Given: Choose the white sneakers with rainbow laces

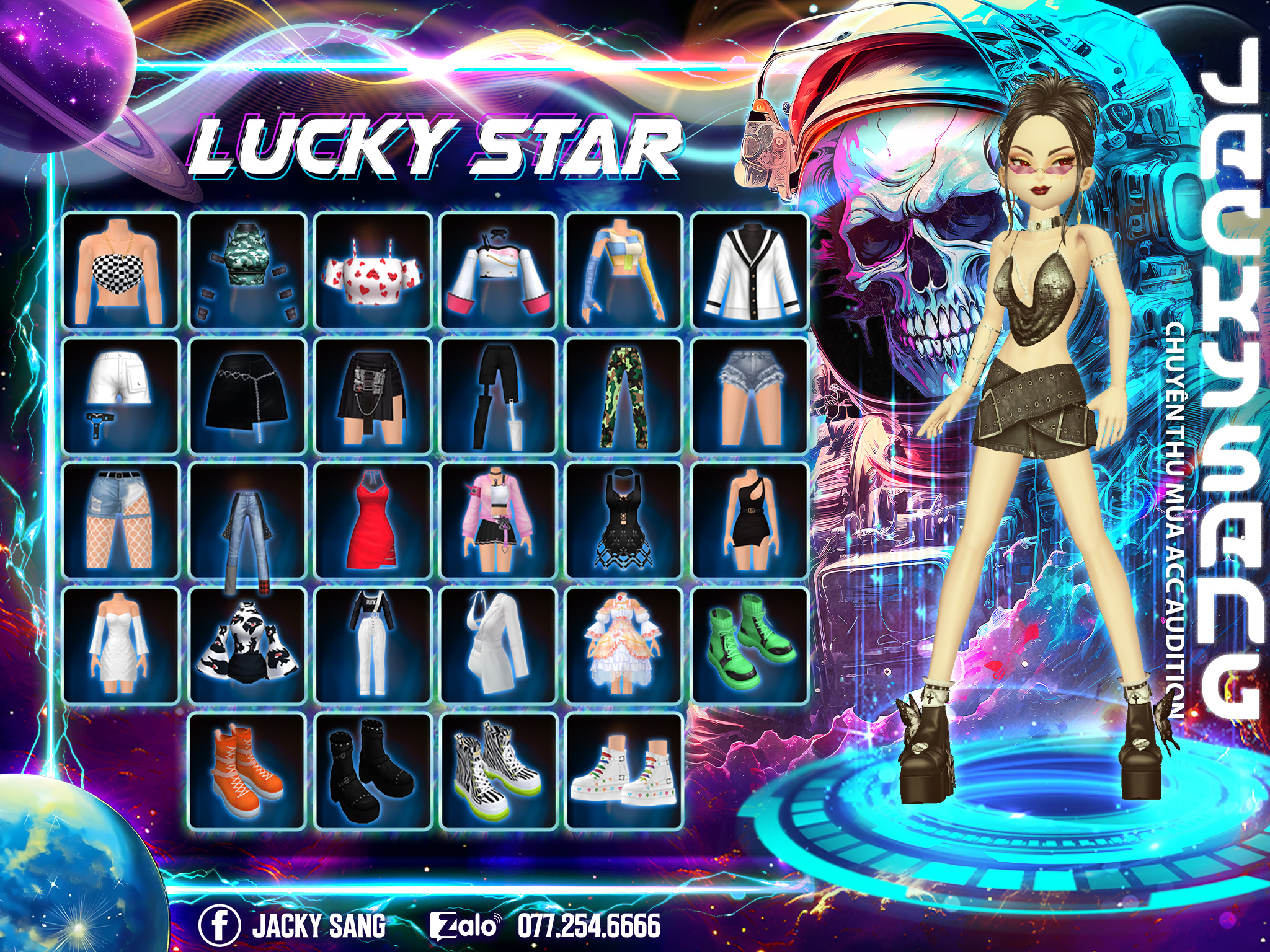Looking at the screenshot, I should point(624,771).
